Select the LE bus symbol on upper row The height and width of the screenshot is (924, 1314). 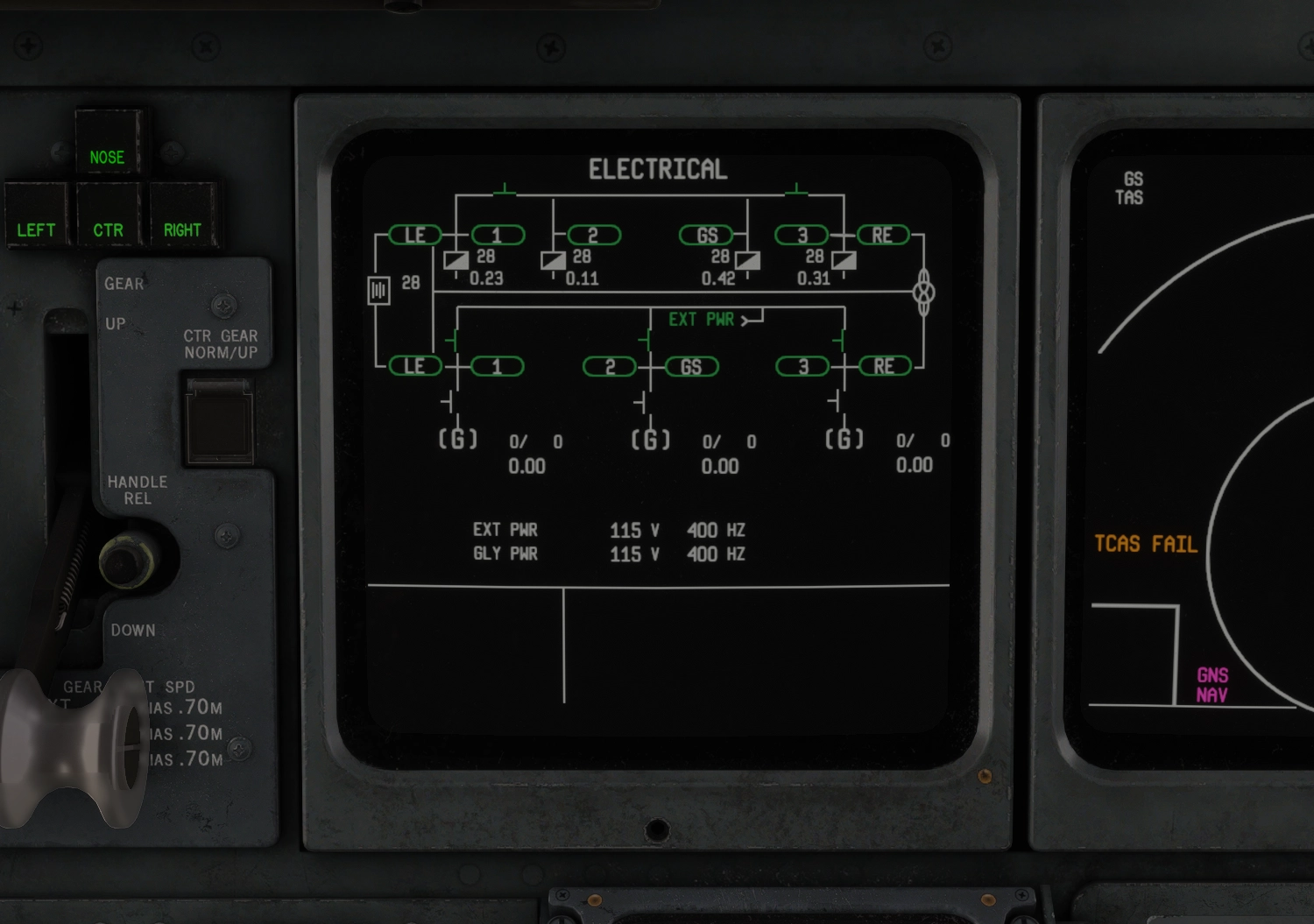415,235
